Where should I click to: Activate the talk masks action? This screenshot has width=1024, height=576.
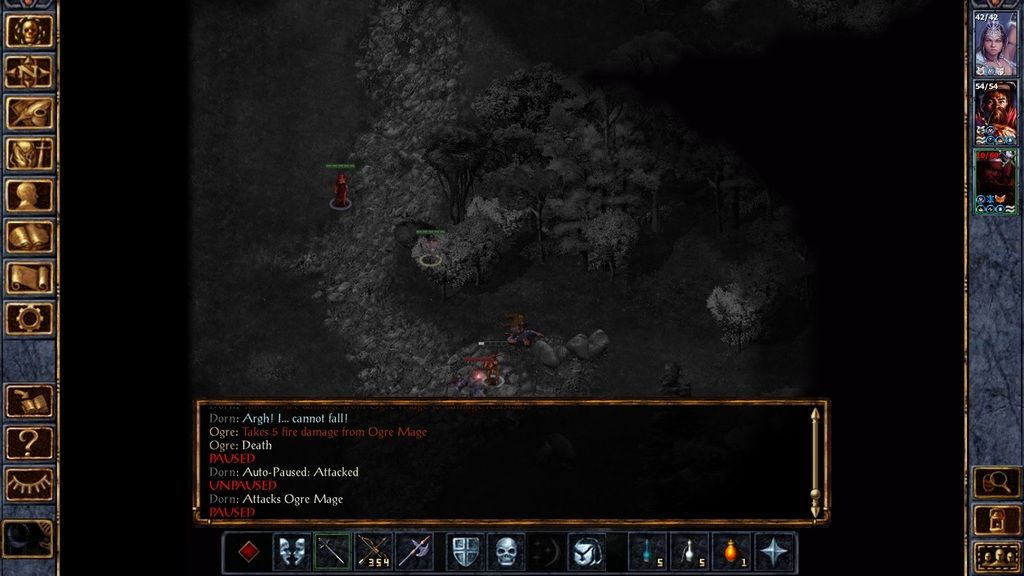pos(291,551)
